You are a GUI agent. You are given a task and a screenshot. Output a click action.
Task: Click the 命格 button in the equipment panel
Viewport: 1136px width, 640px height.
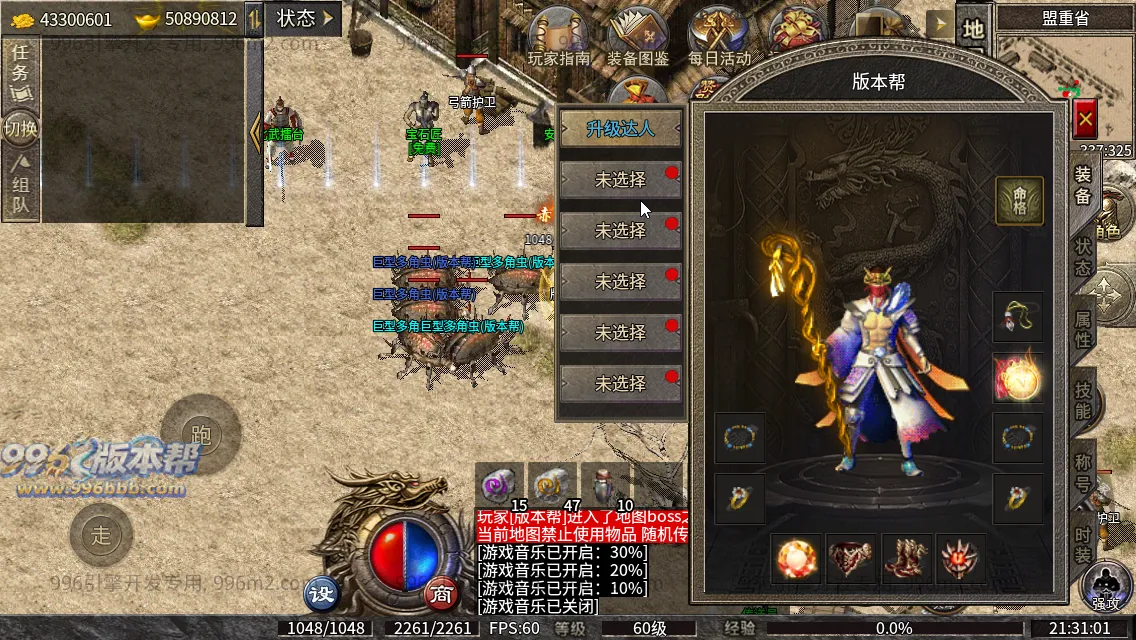click(x=1019, y=201)
